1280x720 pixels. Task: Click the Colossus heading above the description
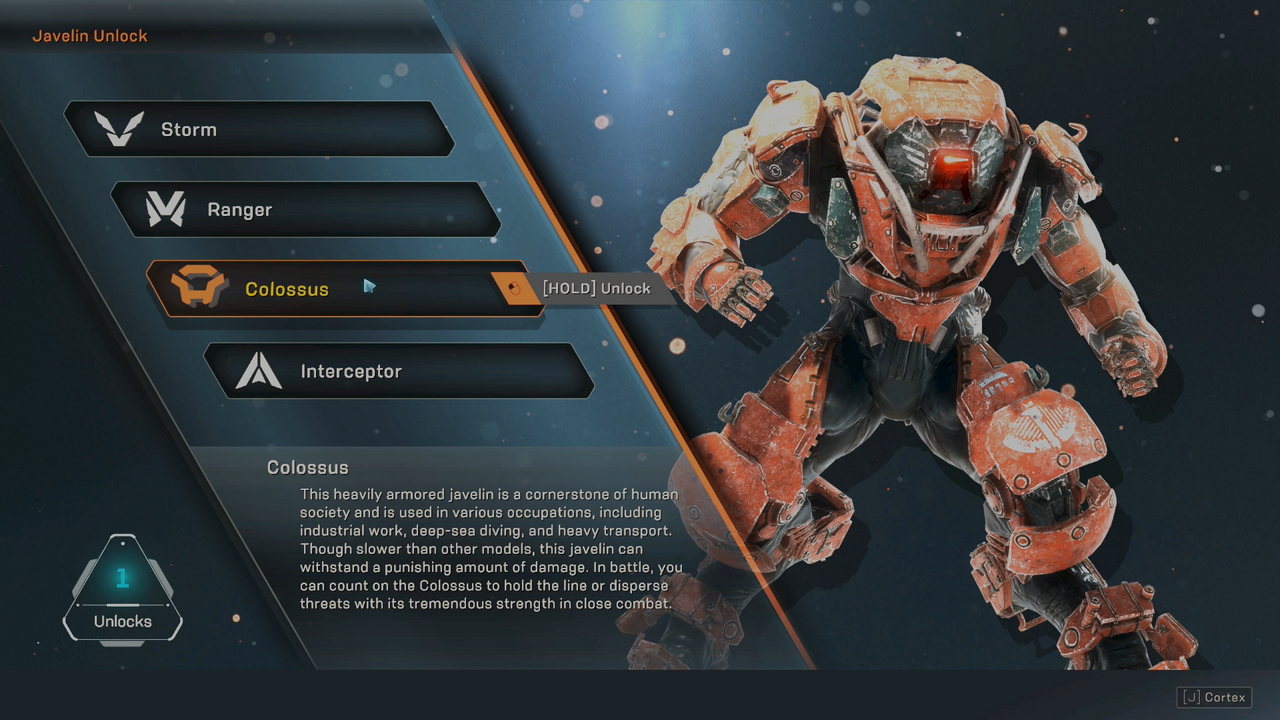(x=307, y=466)
